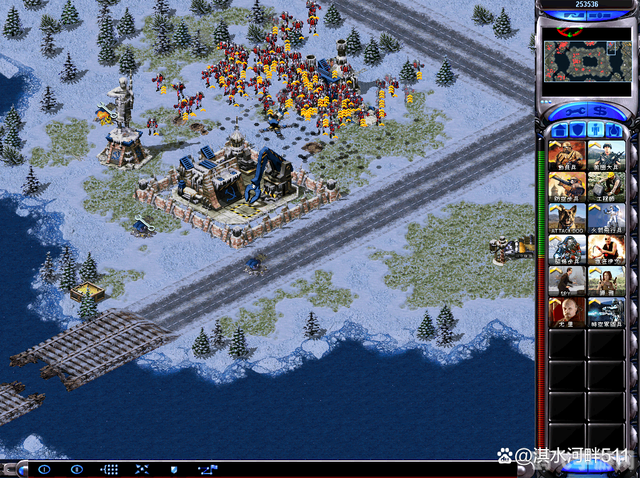The width and height of the screenshot is (640, 478).
Task: Train Tanya from the sidebar
Action: pyautogui.click(x=605, y=280)
